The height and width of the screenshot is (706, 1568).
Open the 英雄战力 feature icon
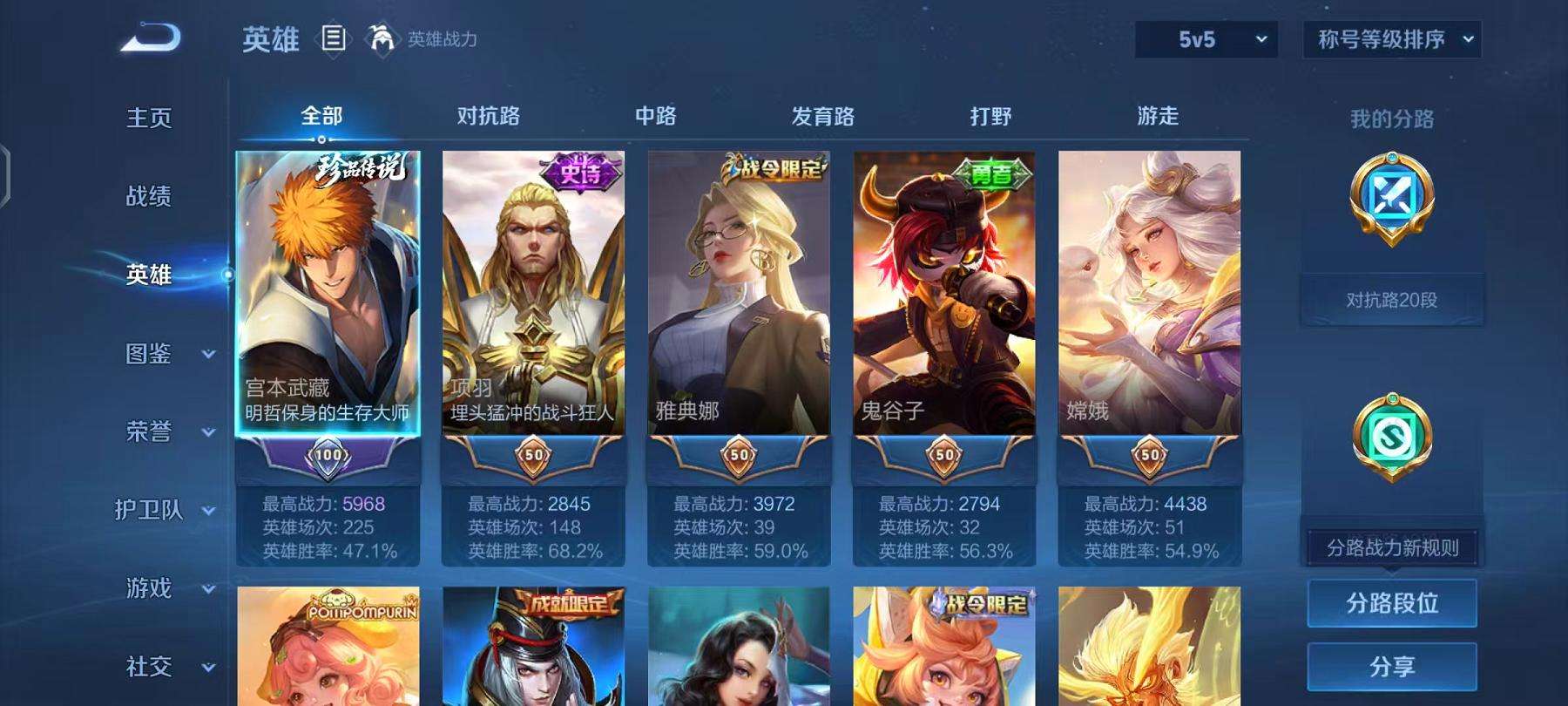coord(380,38)
